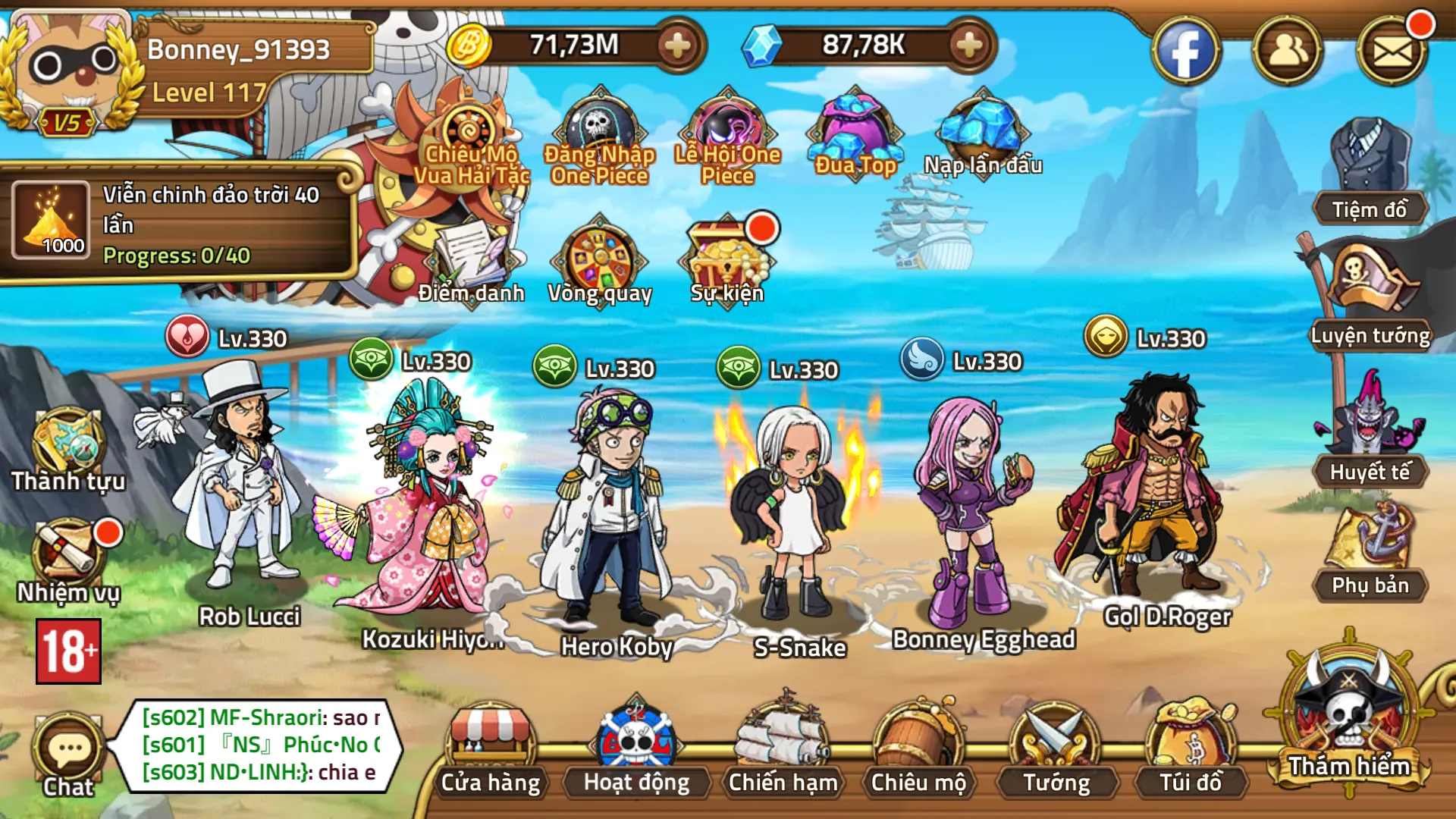Open the friends list icon
This screenshot has height=819, width=1456.
point(1288,52)
